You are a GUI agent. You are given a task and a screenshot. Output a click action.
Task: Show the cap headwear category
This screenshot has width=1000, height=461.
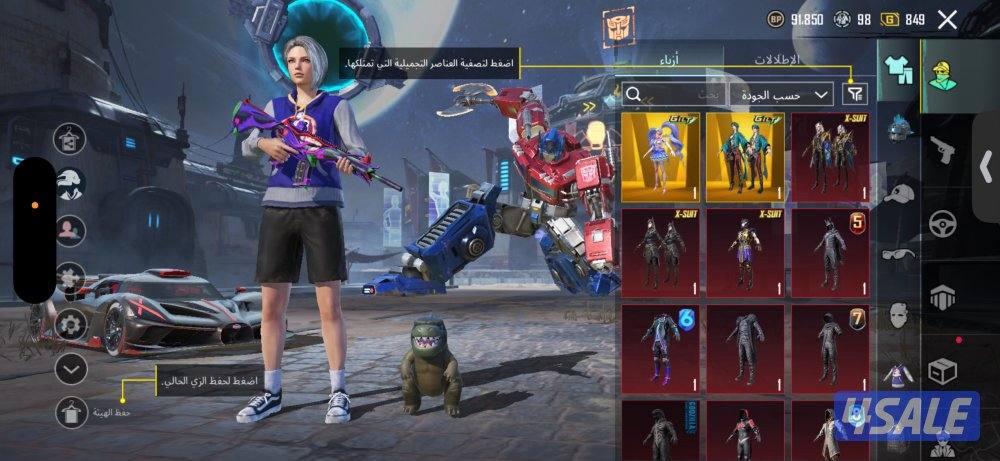(x=898, y=195)
